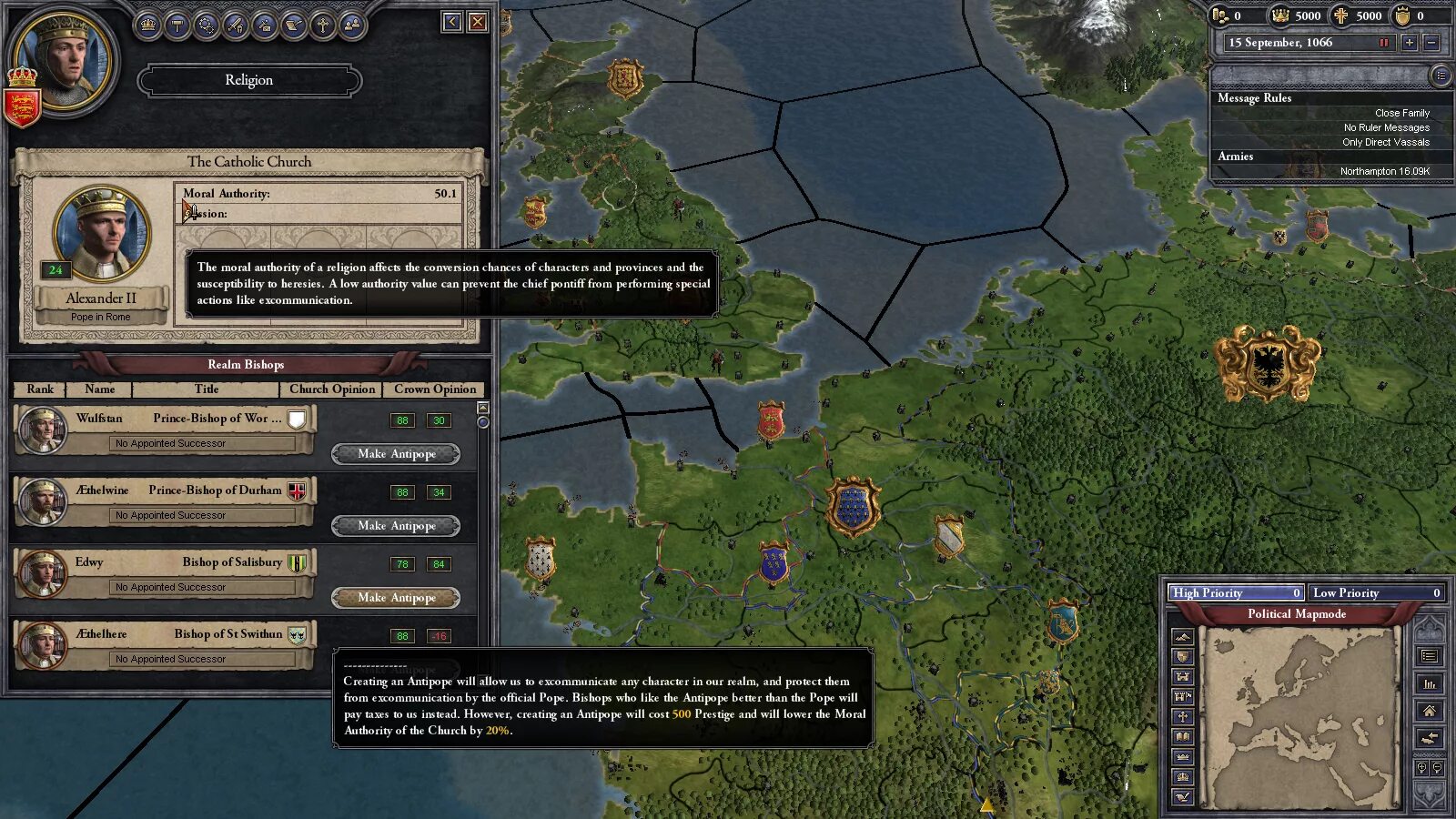Click the home button beside the minimap
This screenshot has height=819, width=1456.
[1429, 711]
